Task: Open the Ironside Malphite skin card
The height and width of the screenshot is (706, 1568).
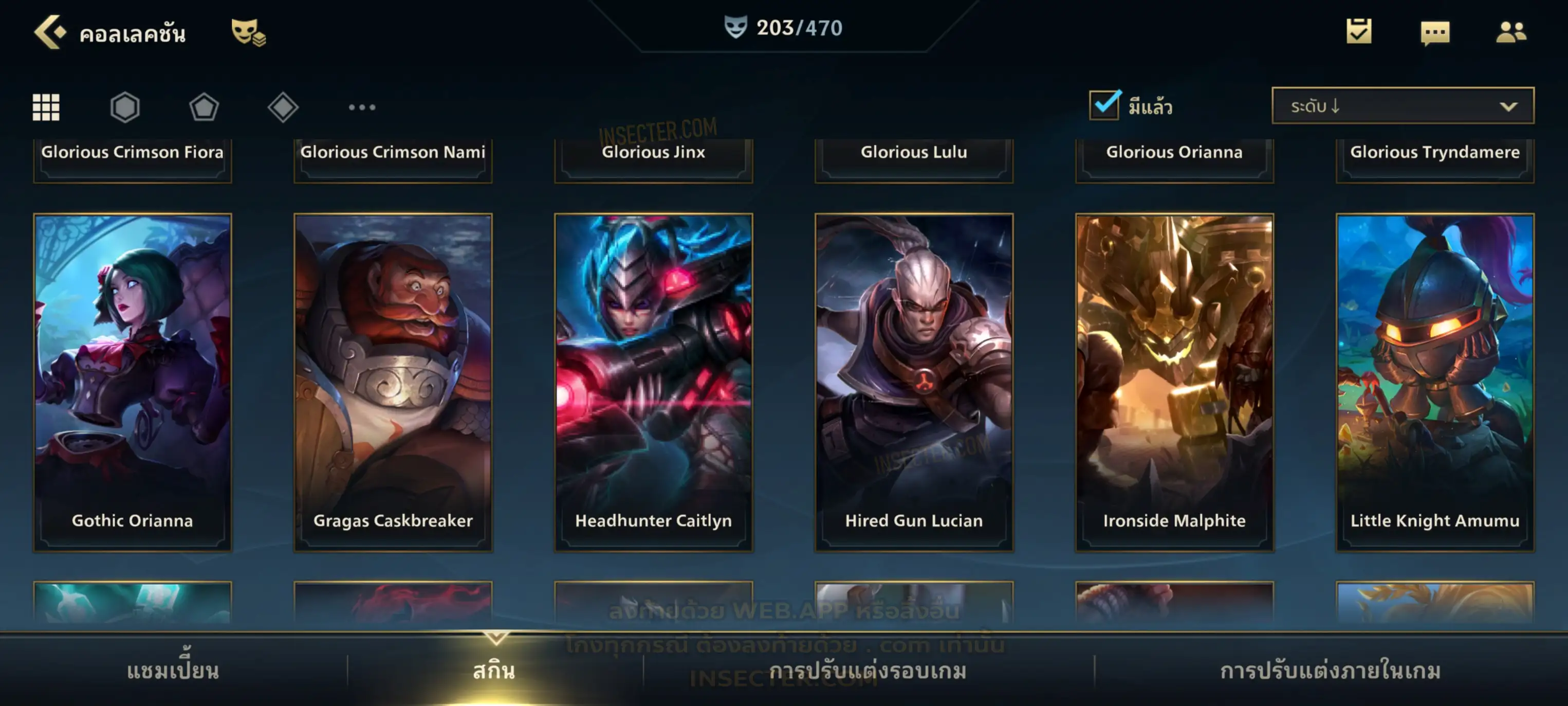Action: coord(1174,382)
